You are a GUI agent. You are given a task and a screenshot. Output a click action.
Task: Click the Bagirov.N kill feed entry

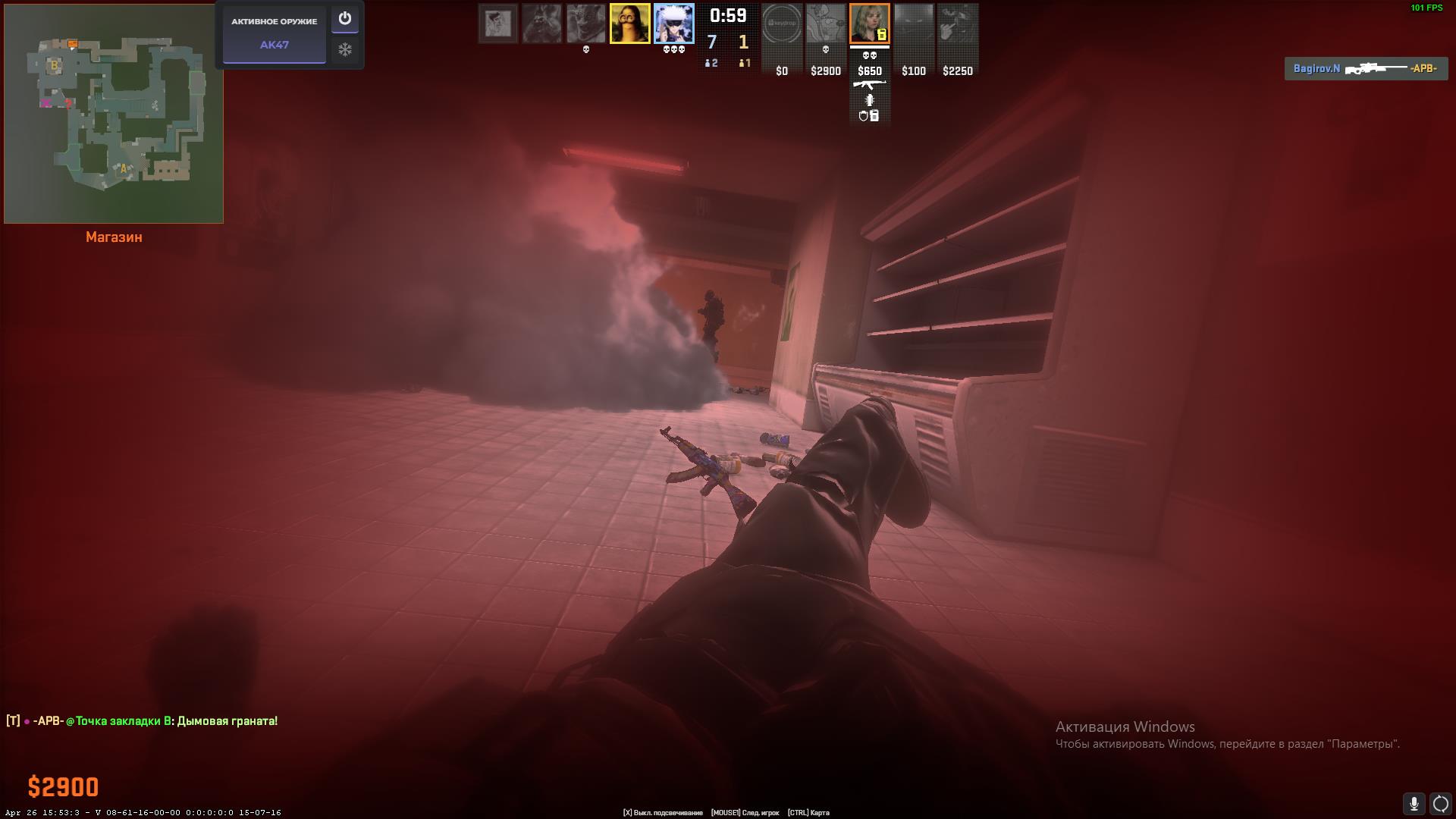[x=1365, y=69]
